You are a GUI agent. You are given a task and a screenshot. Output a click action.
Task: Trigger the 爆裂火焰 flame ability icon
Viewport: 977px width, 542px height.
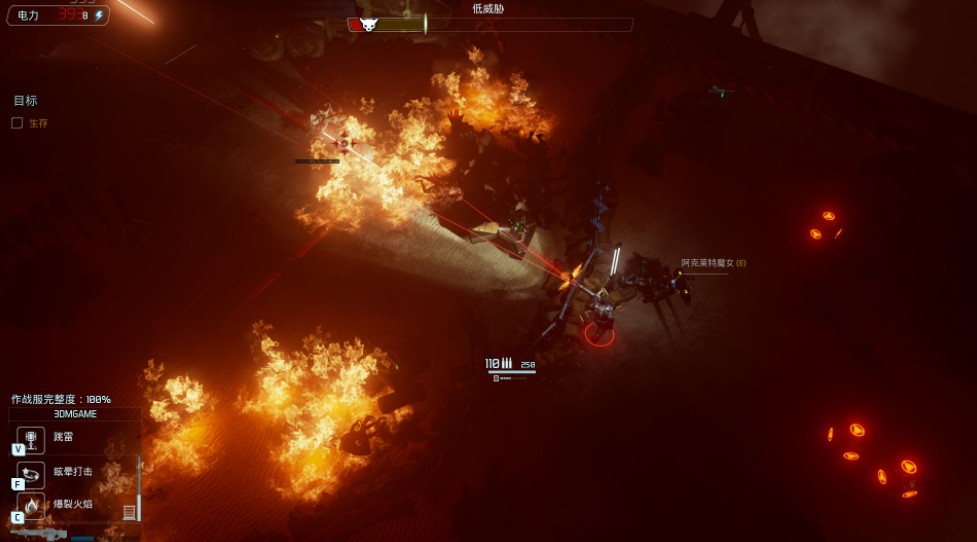click(31, 506)
